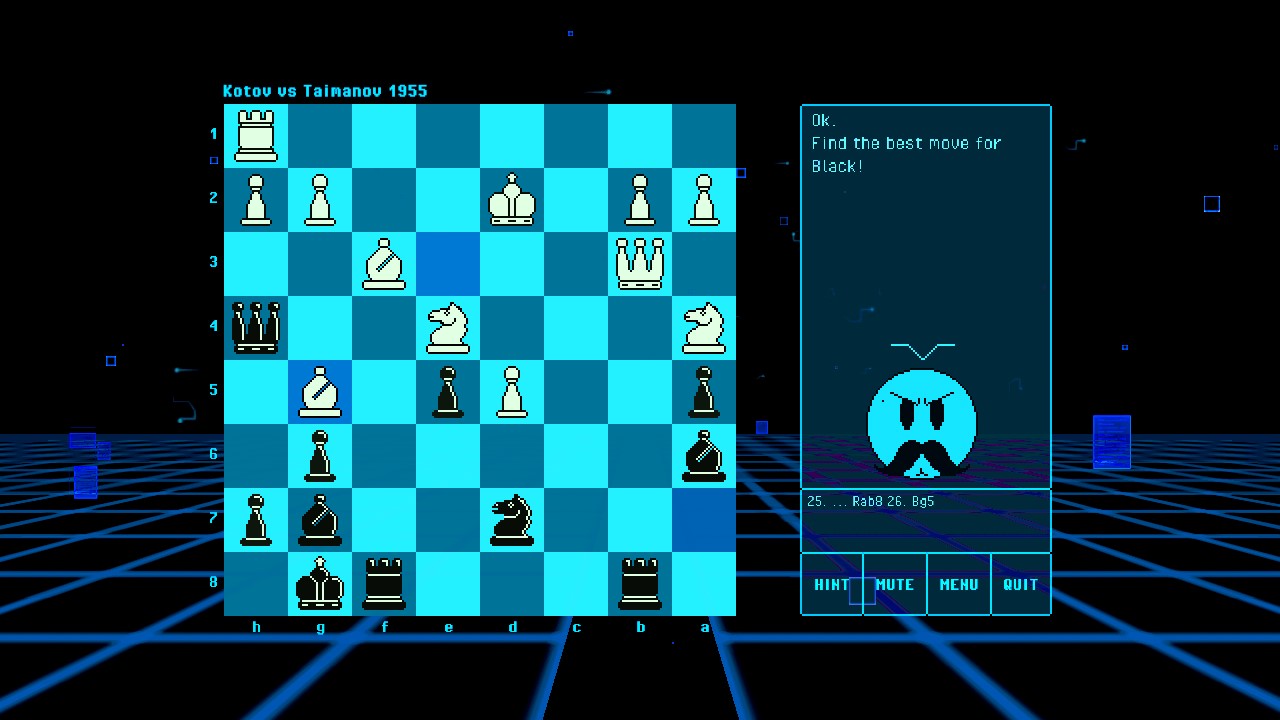Select the highlighted black bishop on g5
This screenshot has height=720, width=1280.
coord(320,390)
